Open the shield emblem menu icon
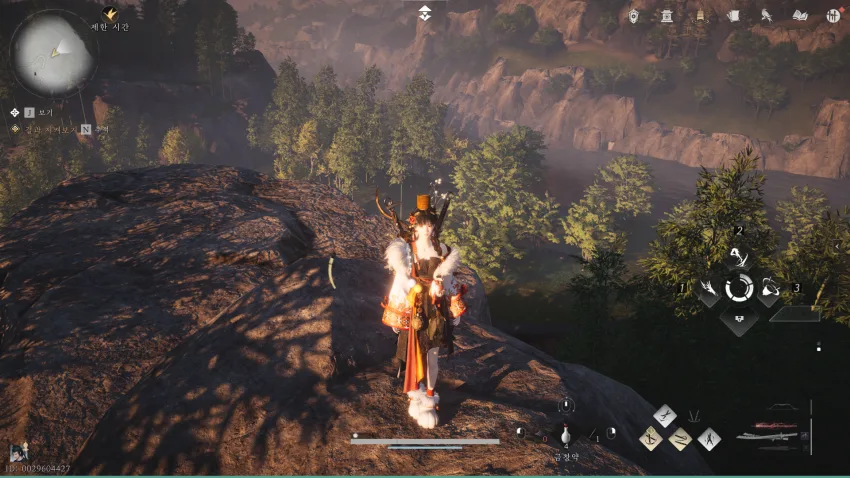850x478 pixels. click(x=633, y=15)
